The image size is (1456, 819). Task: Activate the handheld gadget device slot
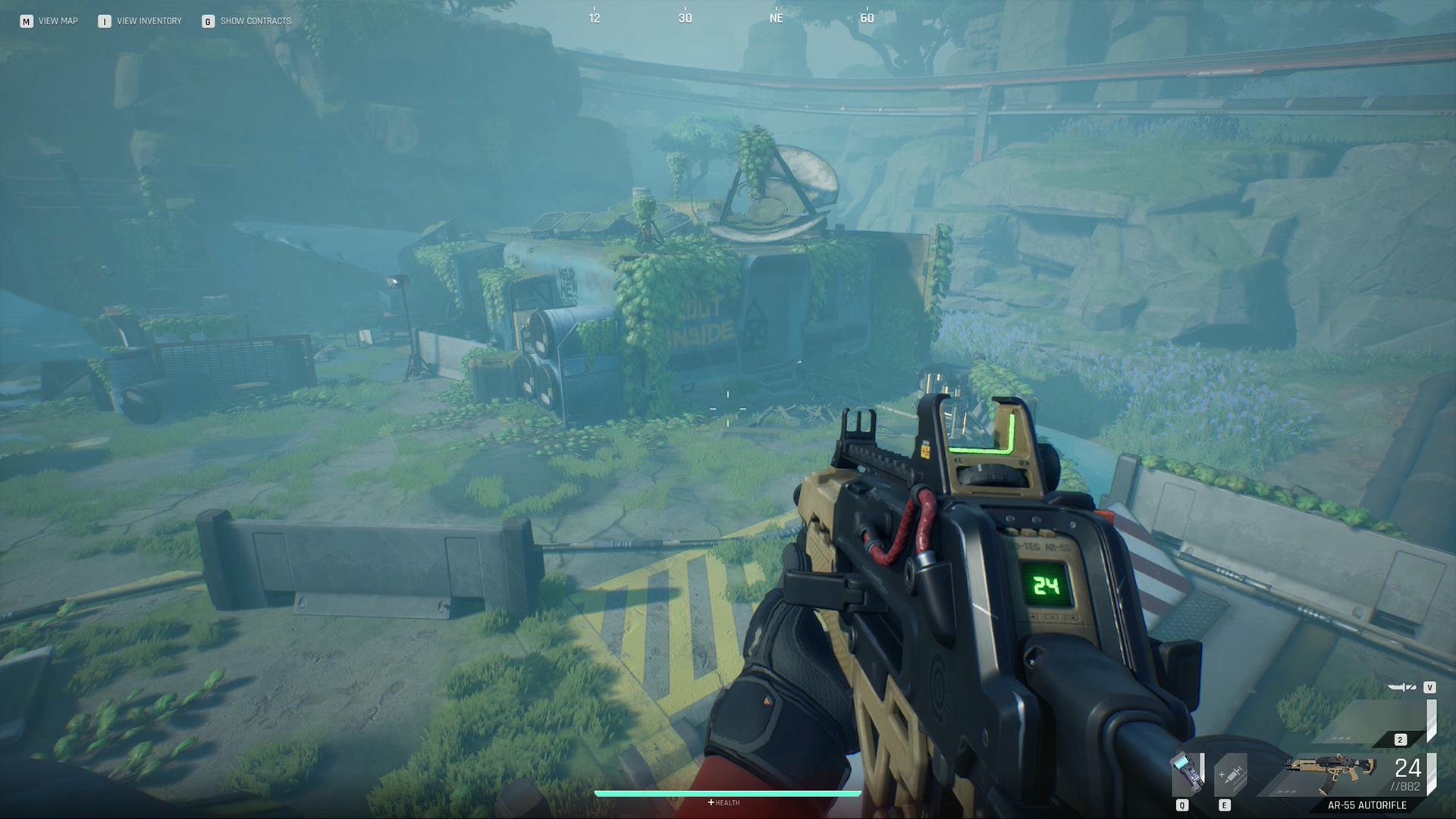[1185, 773]
